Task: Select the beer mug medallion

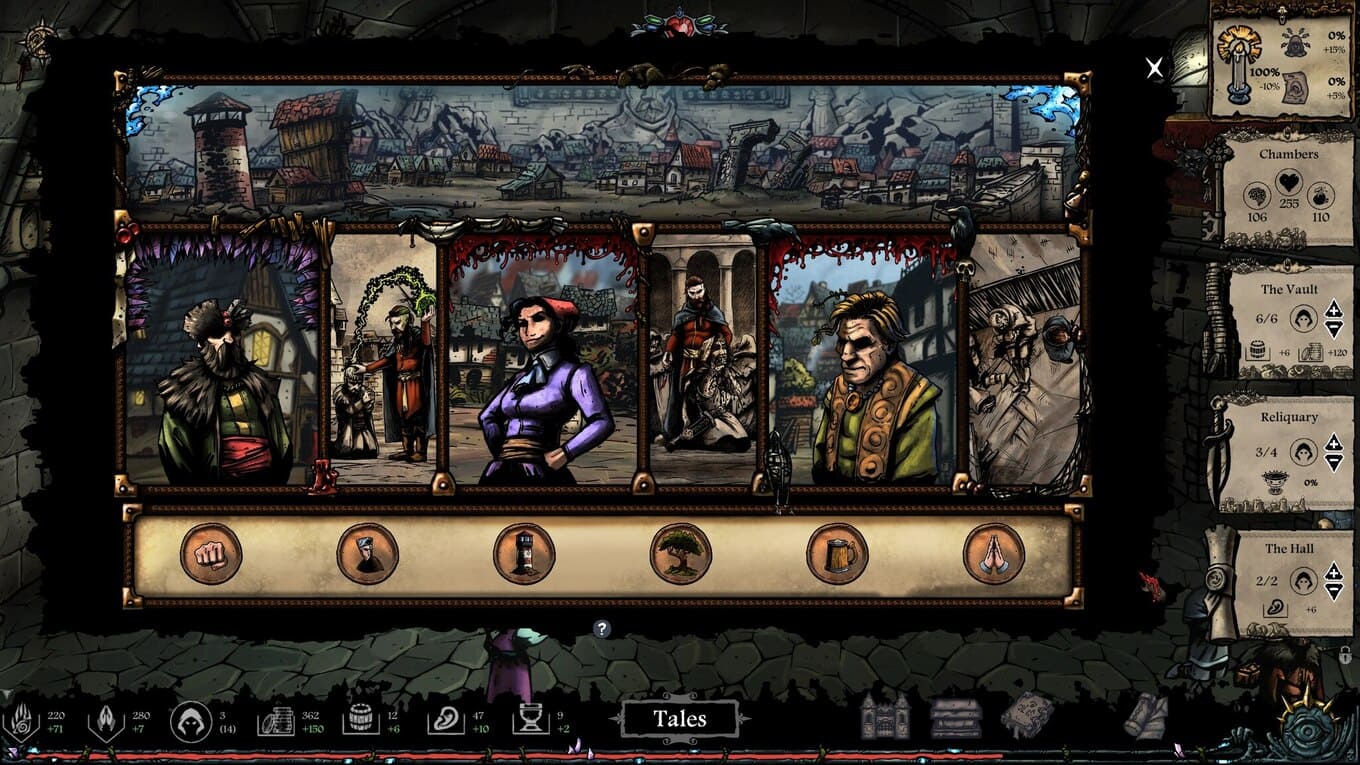Action: (x=837, y=554)
